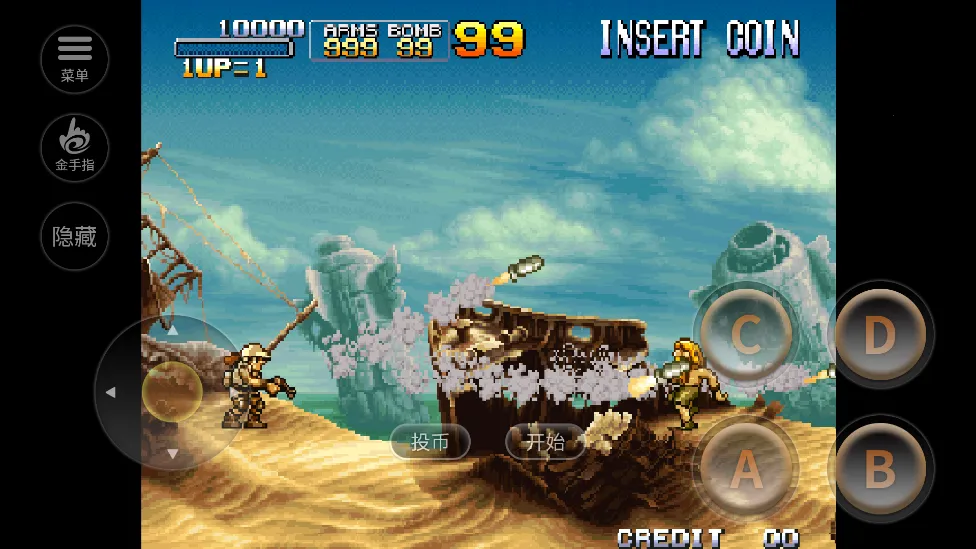The height and width of the screenshot is (549, 976).
Task: Tap the D action button
Action: pos(880,336)
